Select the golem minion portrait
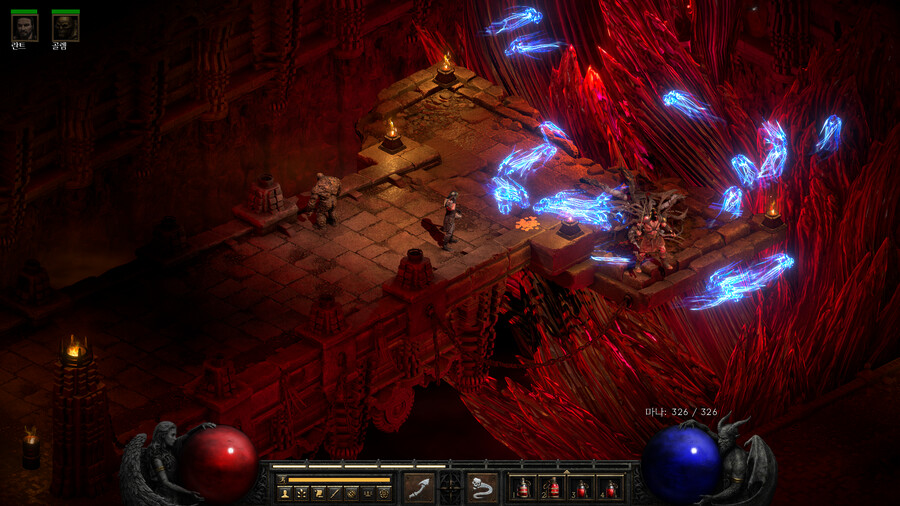This screenshot has width=900, height=506. (x=65, y=27)
